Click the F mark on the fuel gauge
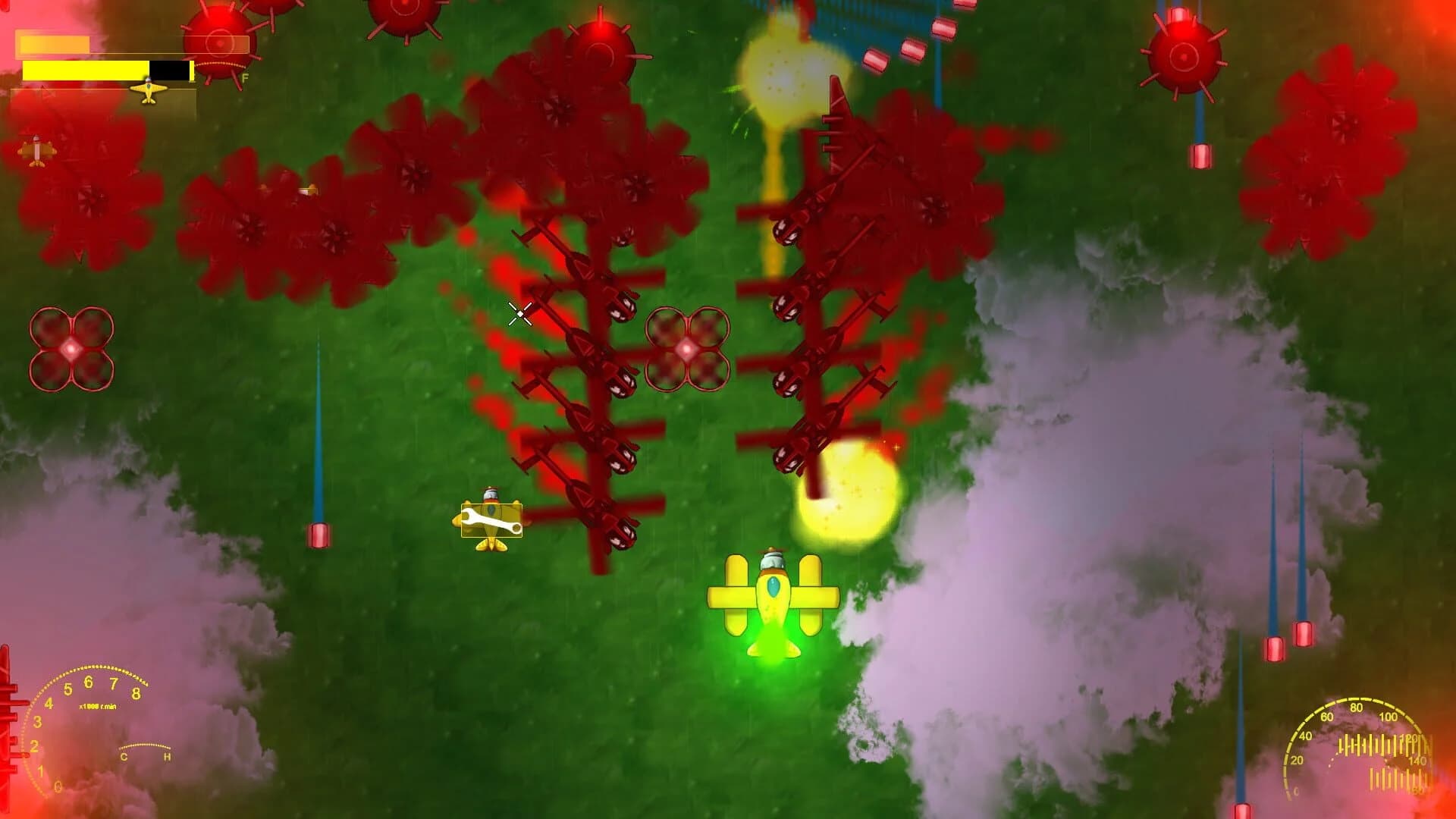Viewport: 1456px width, 819px height. (x=246, y=77)
